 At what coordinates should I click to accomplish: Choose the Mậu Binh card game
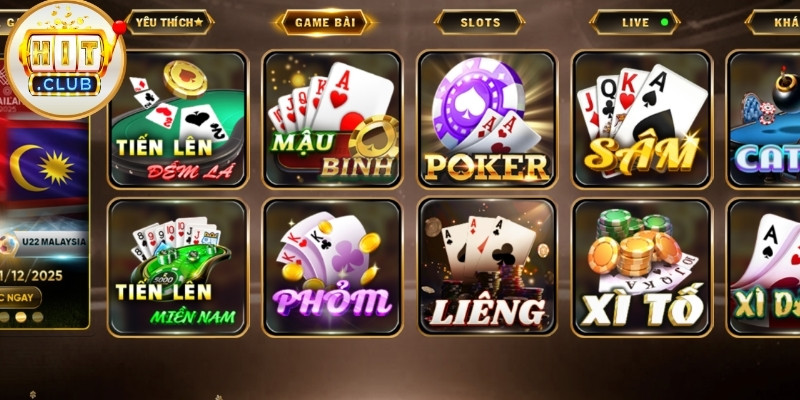point(332,119)
